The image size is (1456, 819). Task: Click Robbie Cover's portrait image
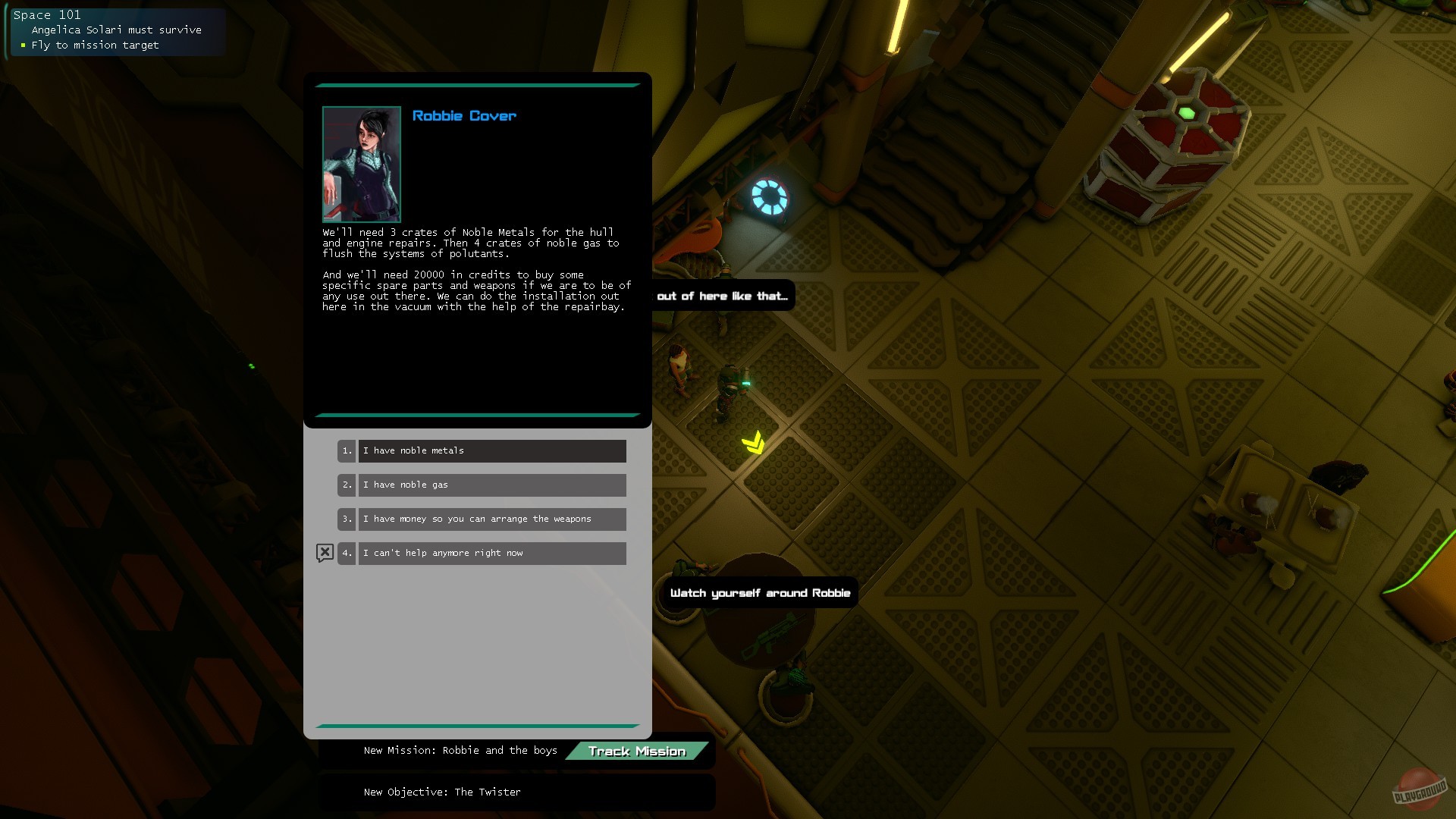tap(362, 163)
